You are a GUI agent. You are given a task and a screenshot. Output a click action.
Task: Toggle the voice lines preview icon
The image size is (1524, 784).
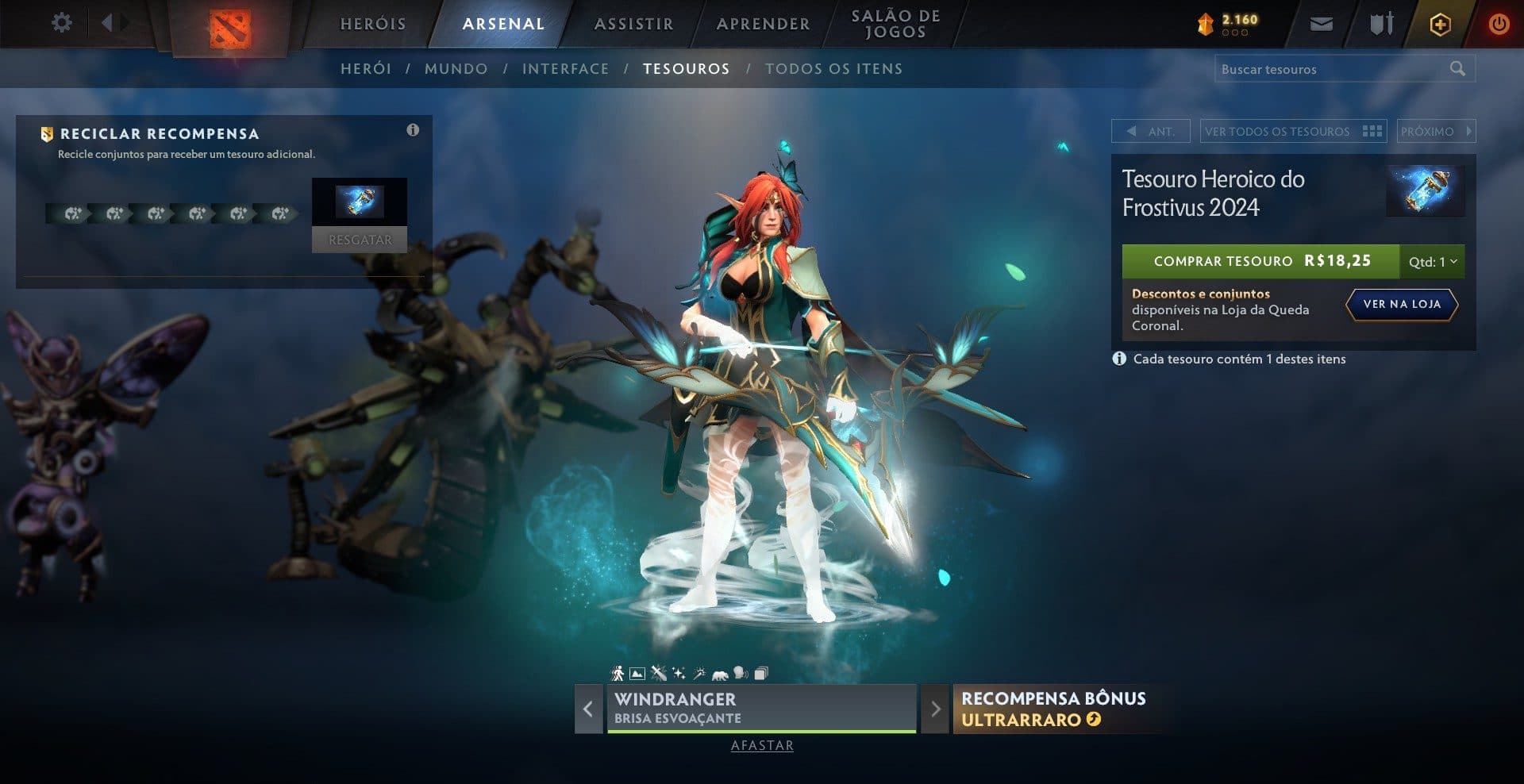[740, 673]
